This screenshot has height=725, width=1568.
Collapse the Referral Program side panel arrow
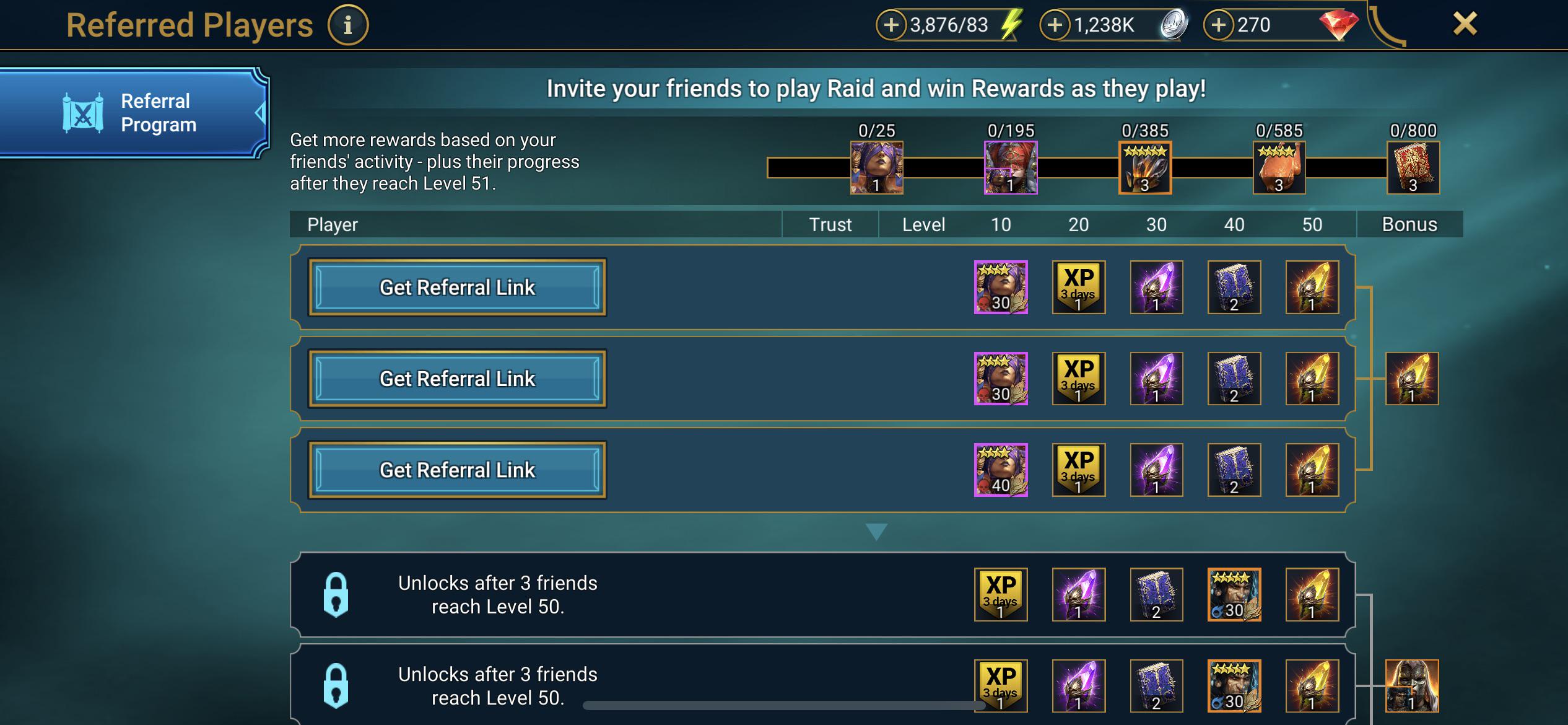point(259,113)
